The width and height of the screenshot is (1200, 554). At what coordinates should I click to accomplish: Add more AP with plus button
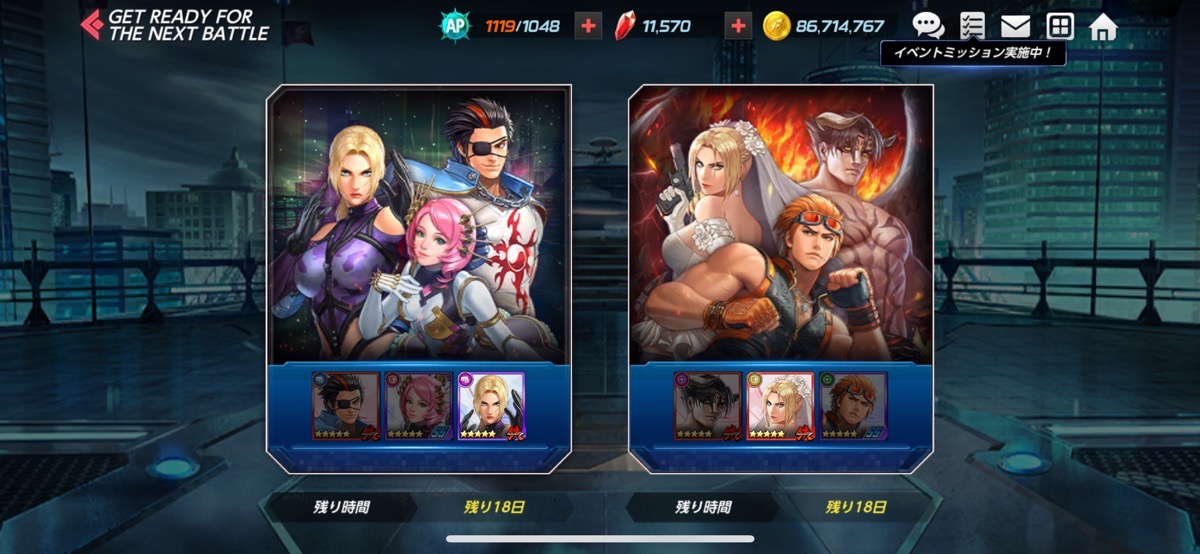coord(588,26)
